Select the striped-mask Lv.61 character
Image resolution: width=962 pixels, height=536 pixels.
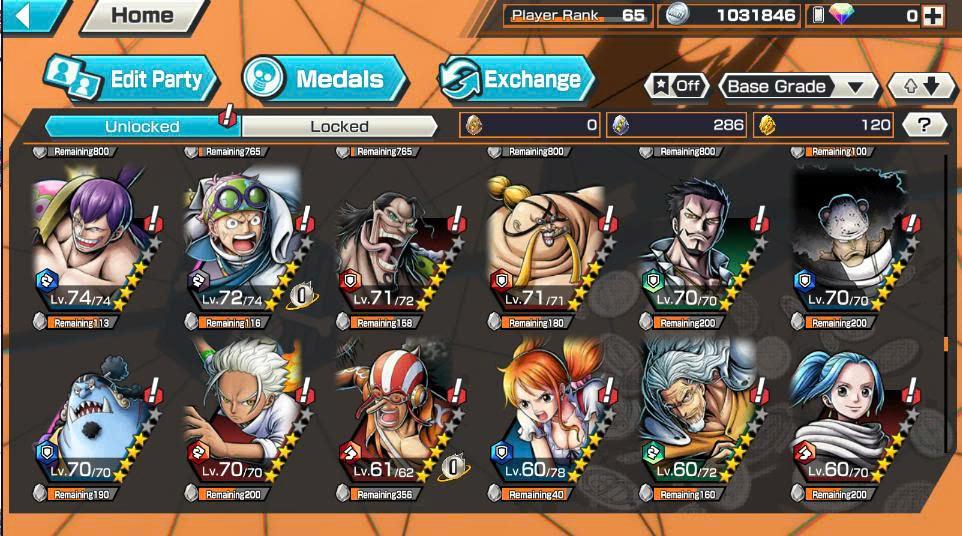click(x=392, y=415)
